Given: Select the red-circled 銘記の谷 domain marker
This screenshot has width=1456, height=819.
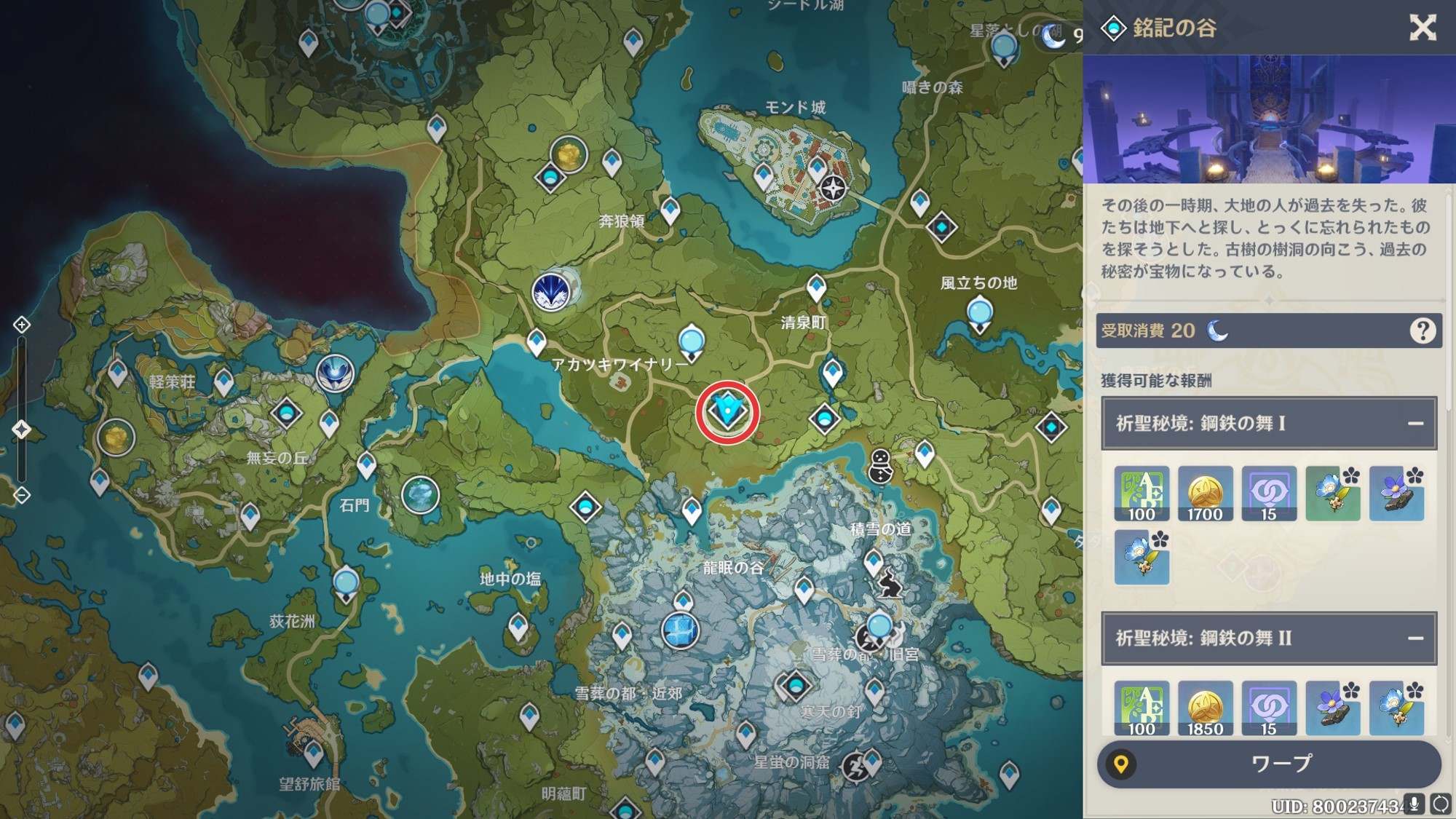Looking at the screenshot, I should tap(727, 412).
